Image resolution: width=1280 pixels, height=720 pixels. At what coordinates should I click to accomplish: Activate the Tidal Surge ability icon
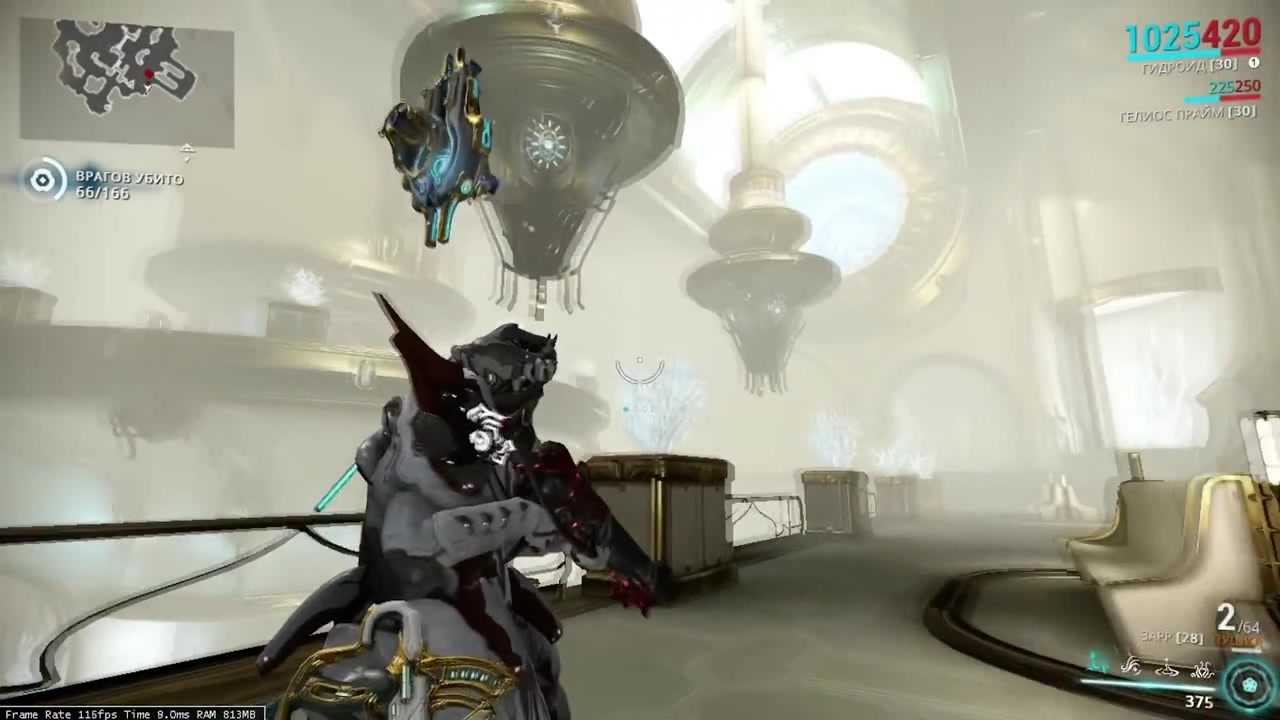pyautogui.click(x=1130, y=666)
